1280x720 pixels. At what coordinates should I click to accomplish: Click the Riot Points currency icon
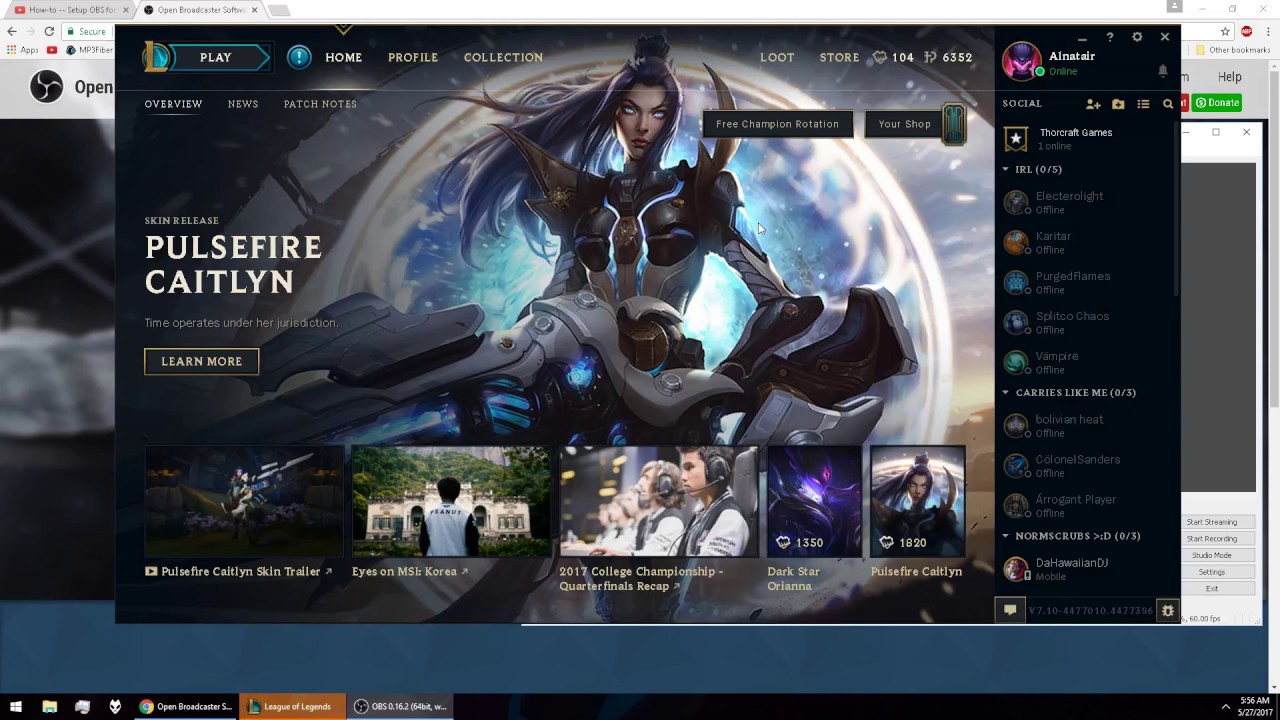click(x=931, y=57)
